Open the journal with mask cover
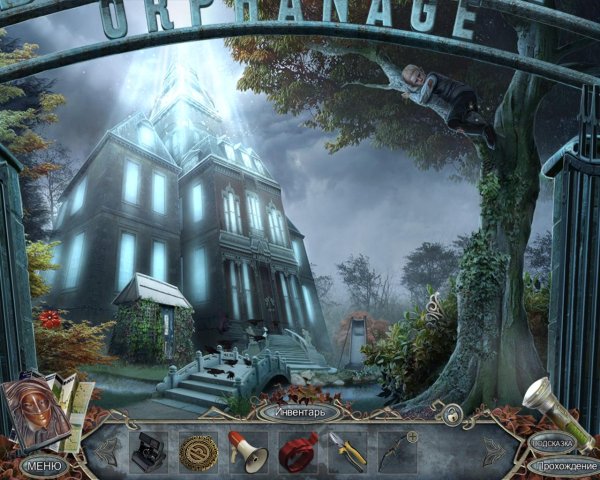The width and height of the screenshot is (600, 480). (x=40, y=411)
